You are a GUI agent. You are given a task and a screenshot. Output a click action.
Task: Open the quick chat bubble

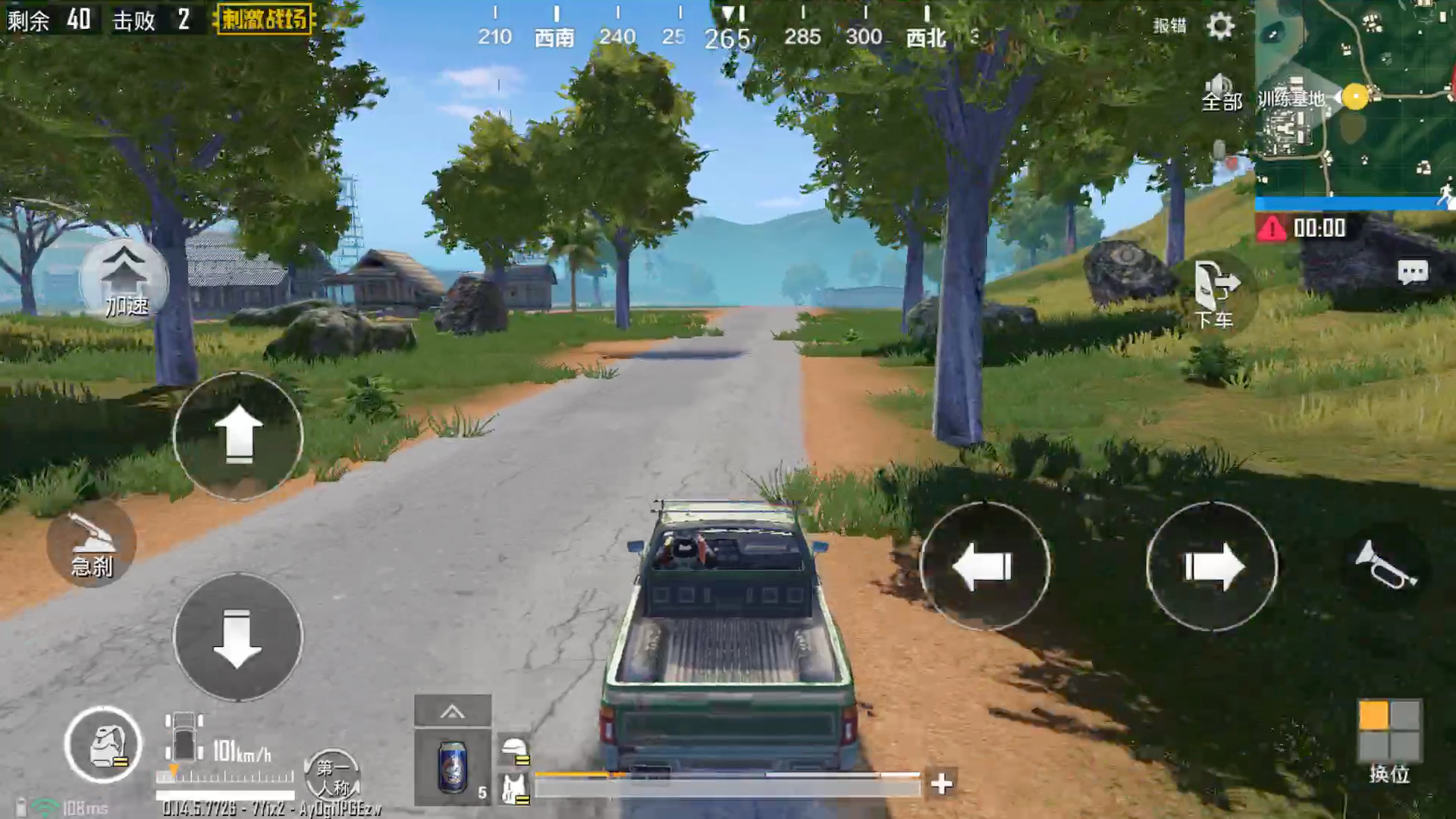coord(1412,272)
